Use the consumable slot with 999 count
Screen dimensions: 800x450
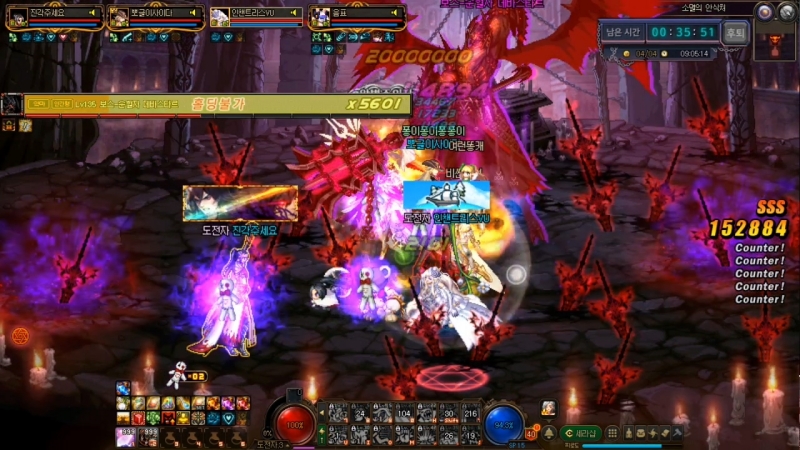click(x=150, y=434)
